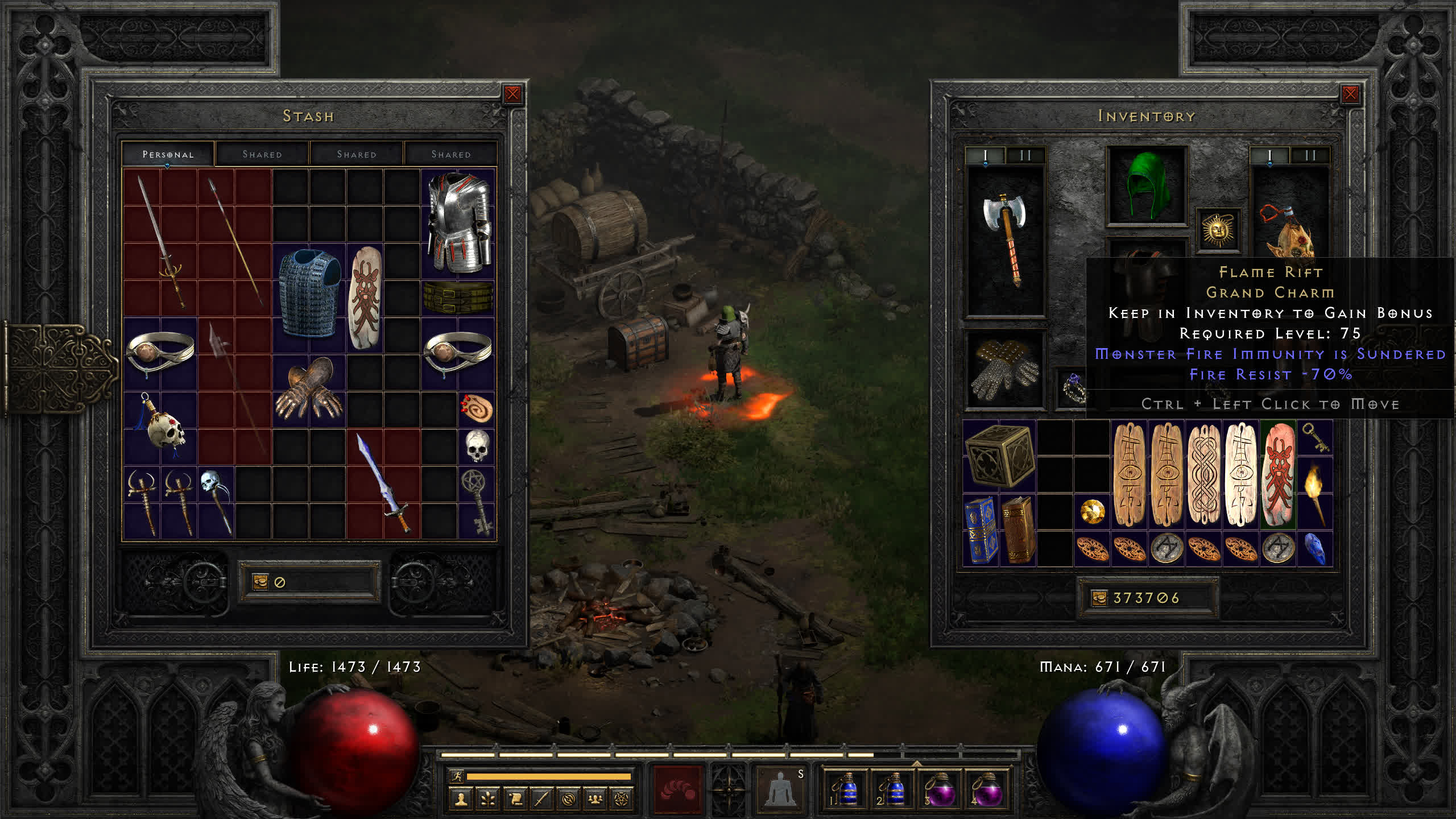Open the stash gold withdraw button

(x=260, y=581)
